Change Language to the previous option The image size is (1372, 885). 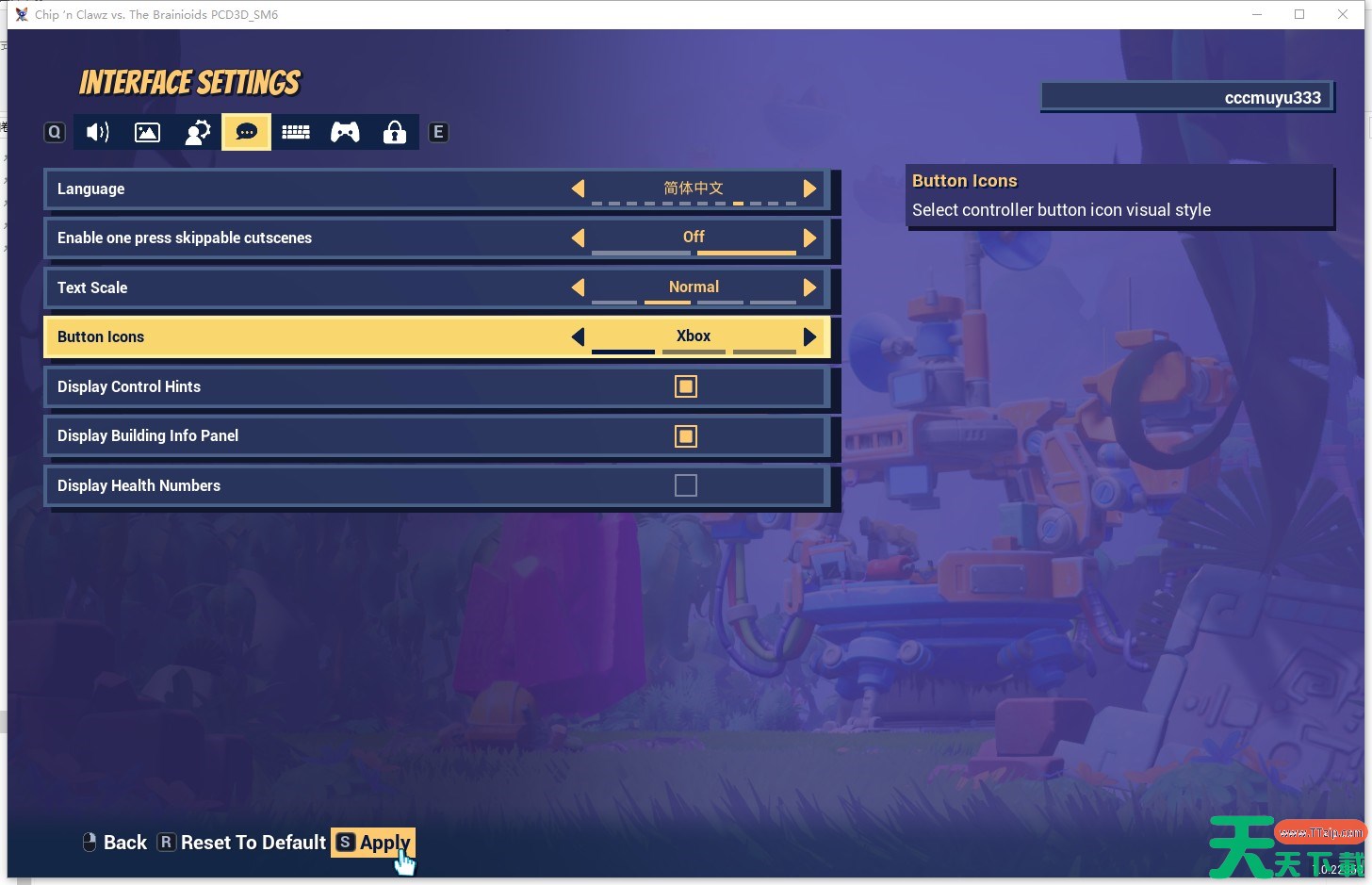(x=578, y=188)
